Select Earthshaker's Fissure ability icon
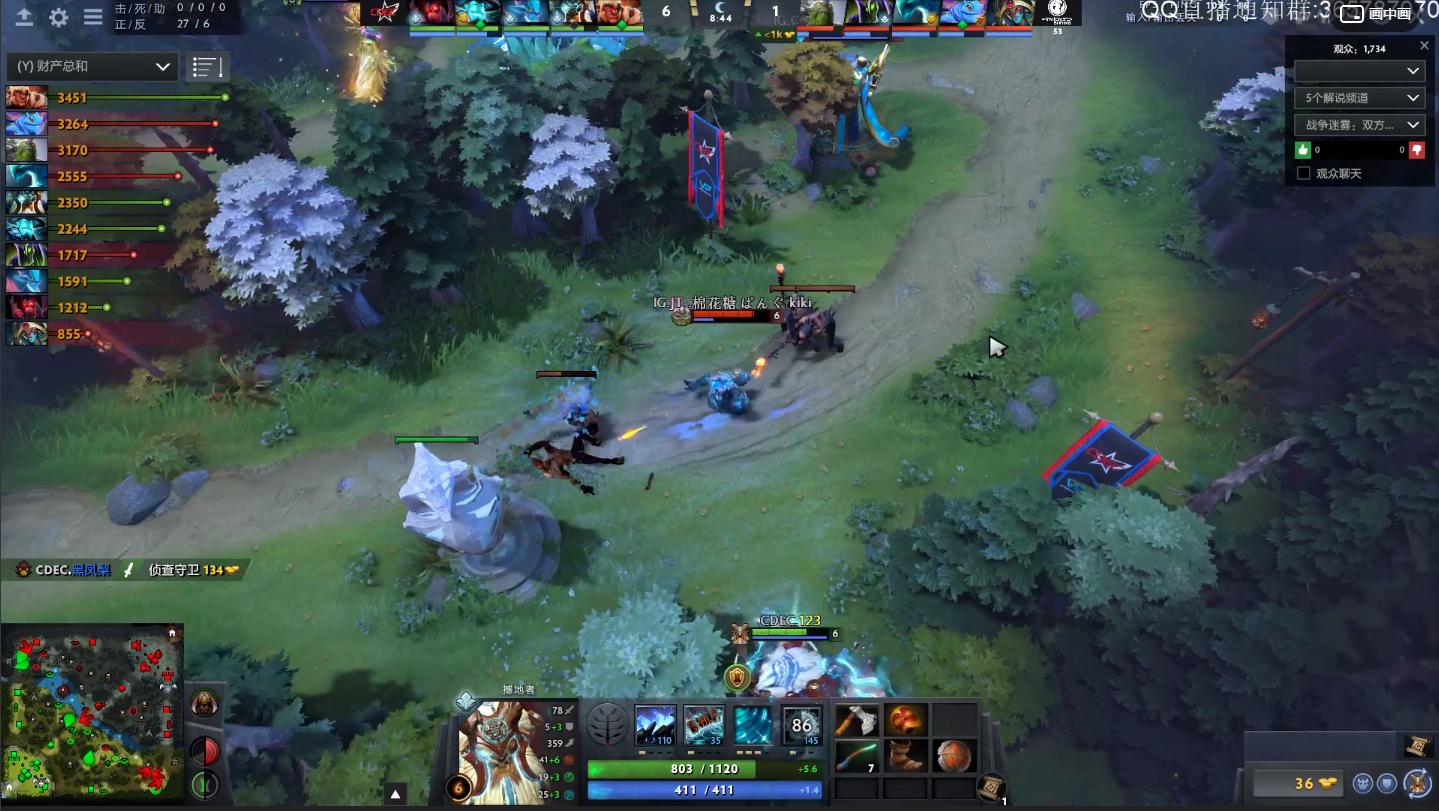The image size is (1439, 811). (x=656, y=722)
